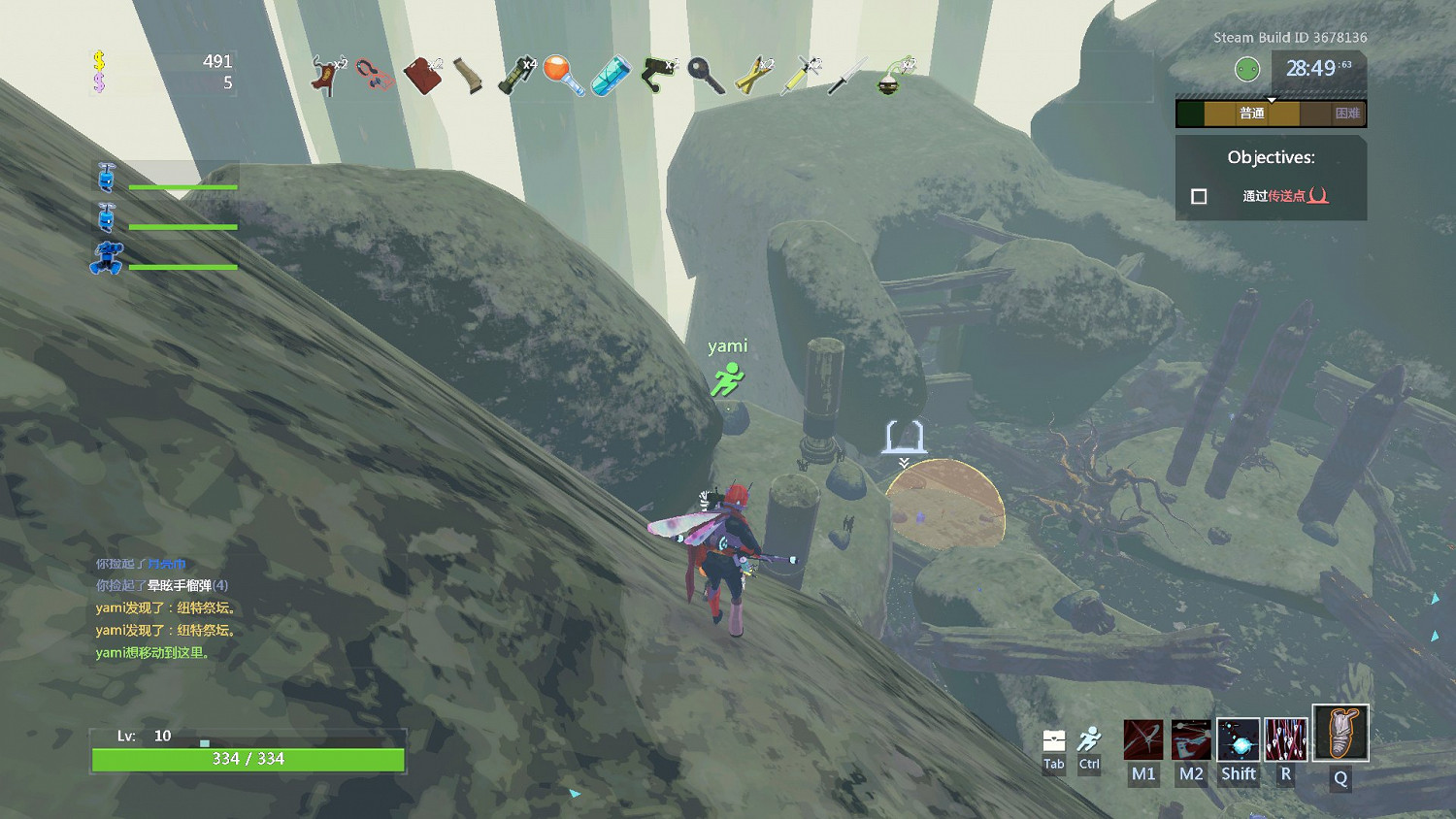Trigger the R special arrow-rain skill
The image size is (1456, 819).
tap(1286, 740)
